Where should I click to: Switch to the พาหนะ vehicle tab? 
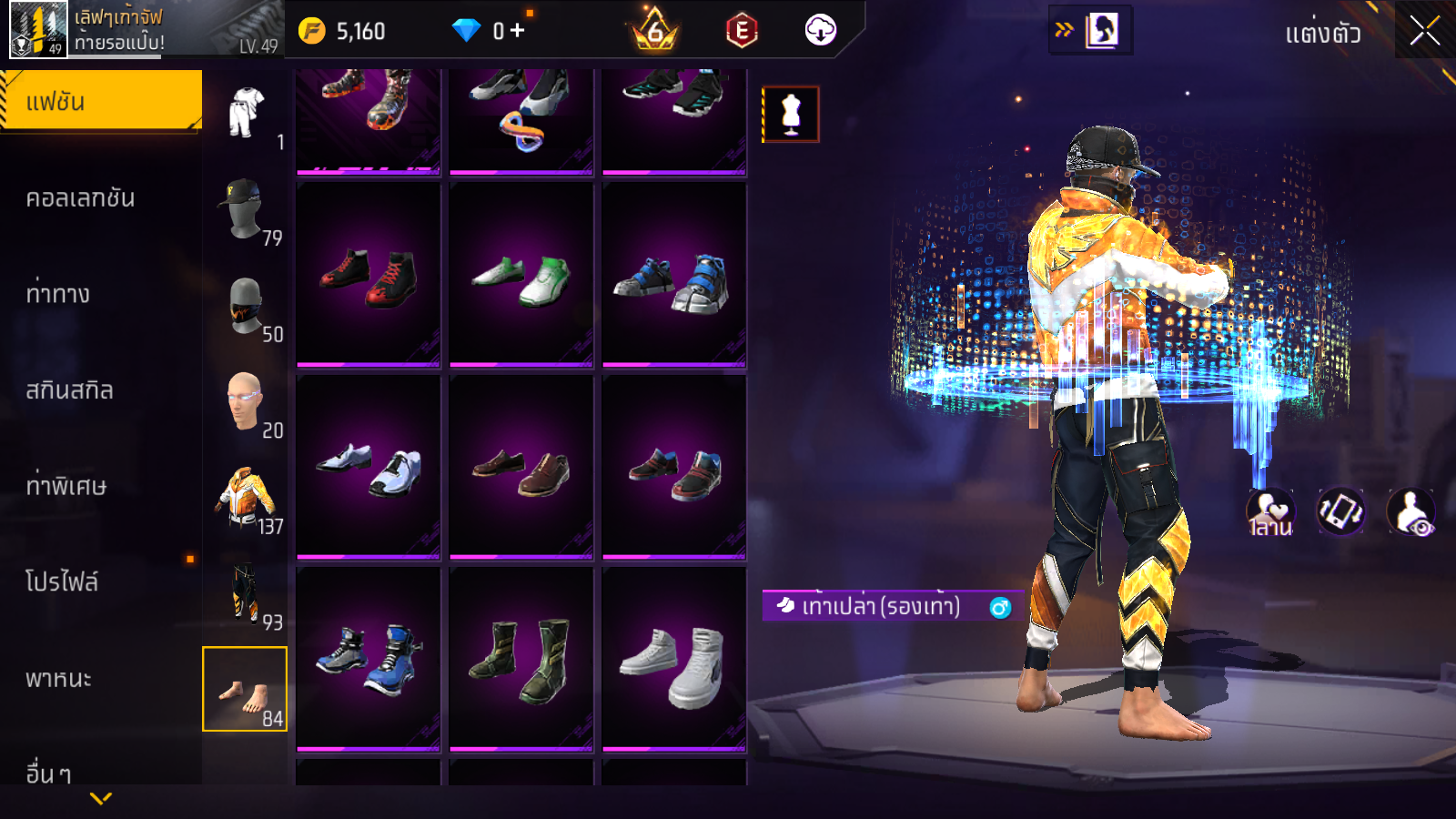pyautogui.click(x=58, y=679)
